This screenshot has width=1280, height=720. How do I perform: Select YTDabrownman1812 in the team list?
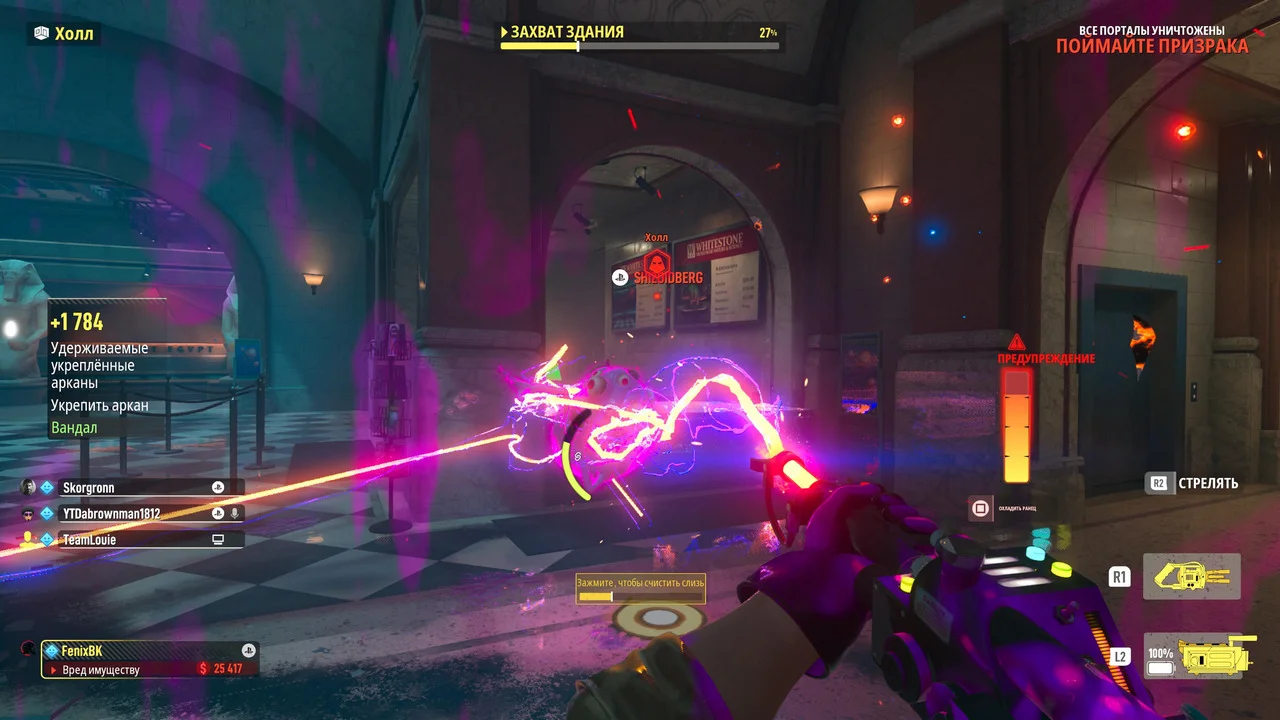131,513
